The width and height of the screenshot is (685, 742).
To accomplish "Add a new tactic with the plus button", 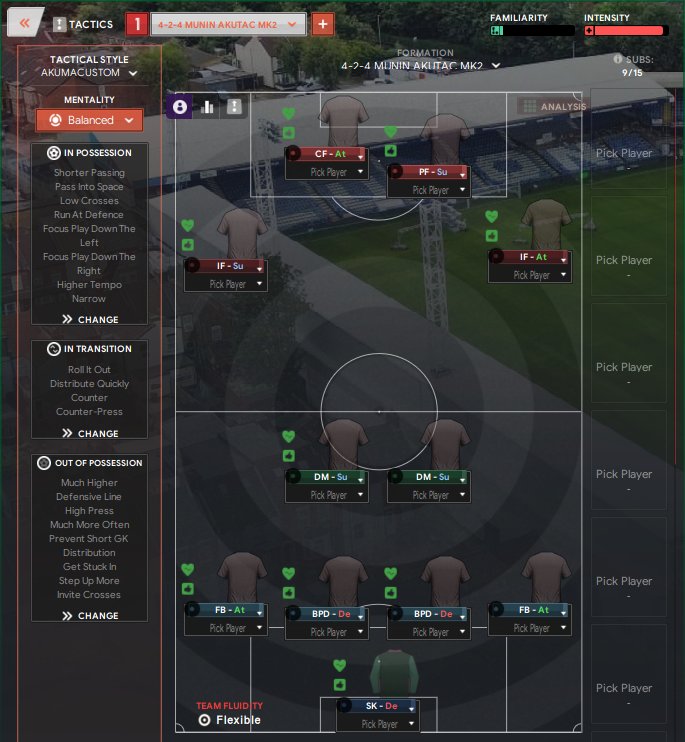I will (x=322, y=23).
